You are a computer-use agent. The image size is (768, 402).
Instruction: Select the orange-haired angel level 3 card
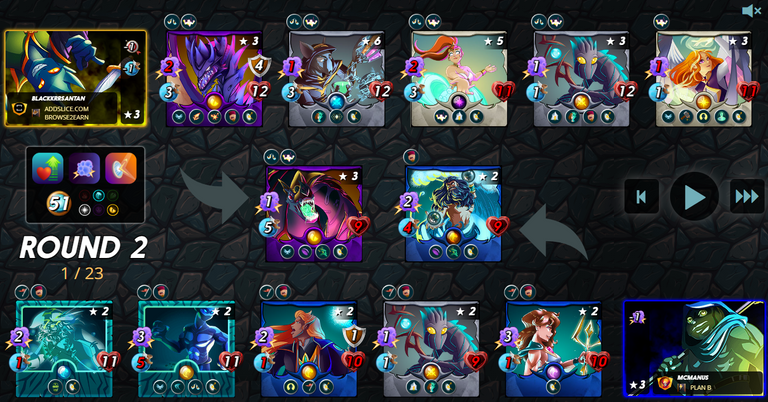coord(704,78)
